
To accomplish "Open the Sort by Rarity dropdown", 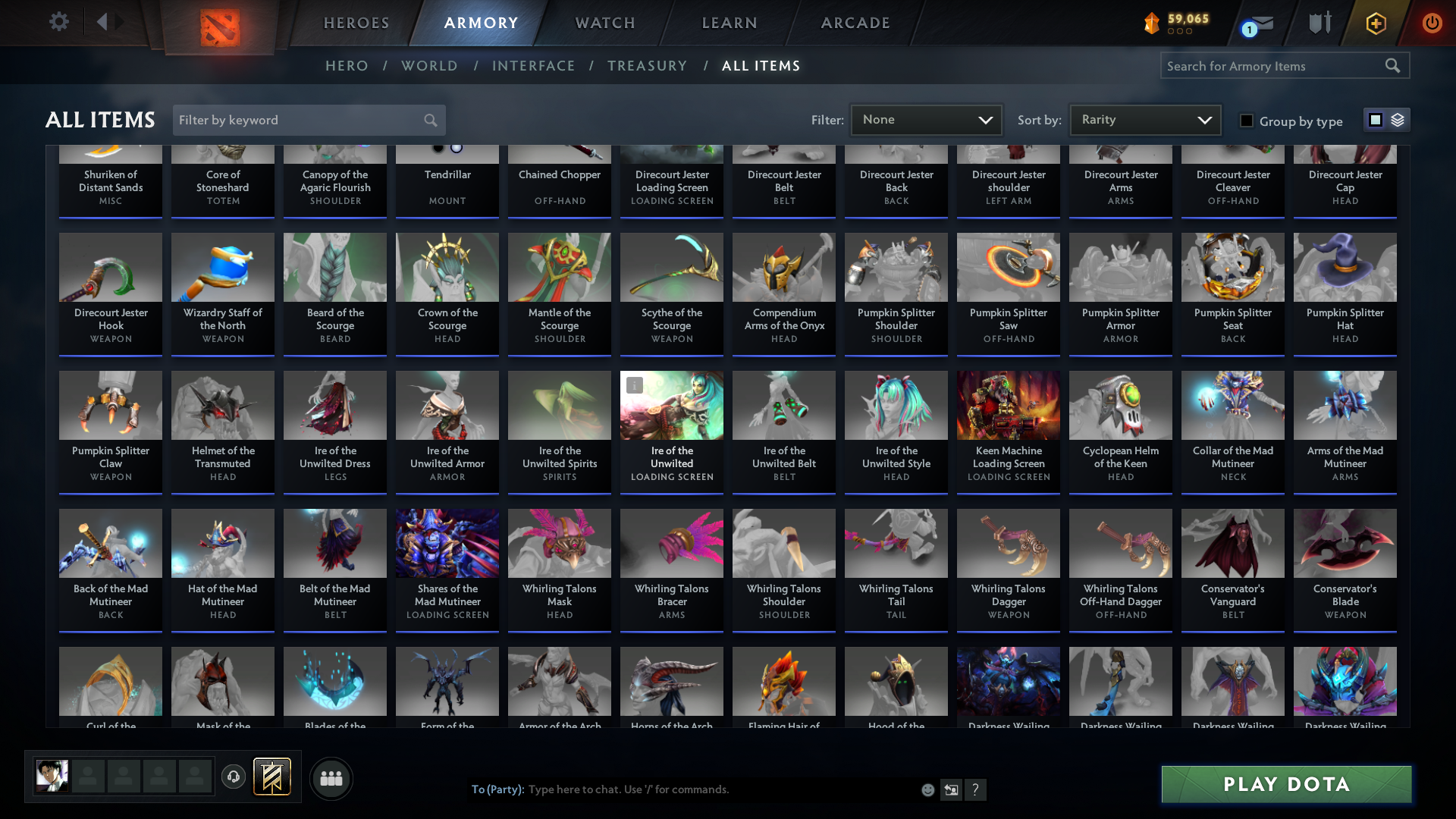I will tap(1144, 119).
